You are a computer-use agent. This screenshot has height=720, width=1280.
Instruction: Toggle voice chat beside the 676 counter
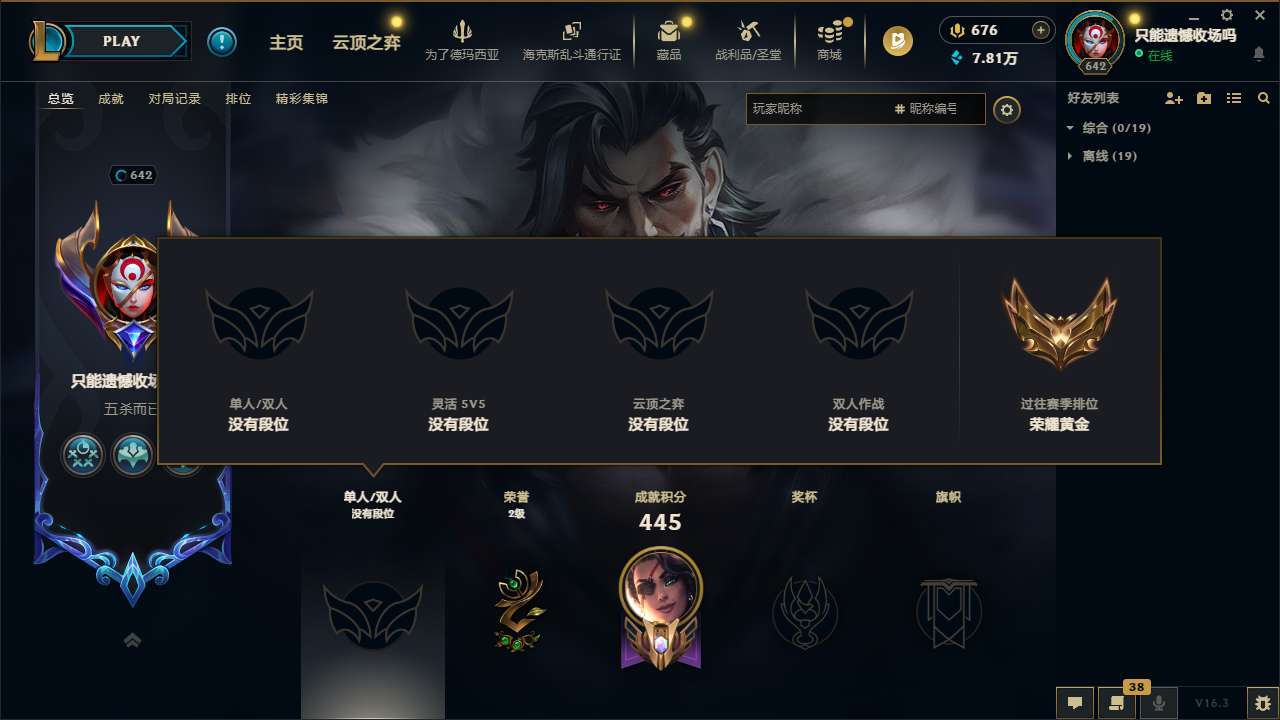coord(956,30)
